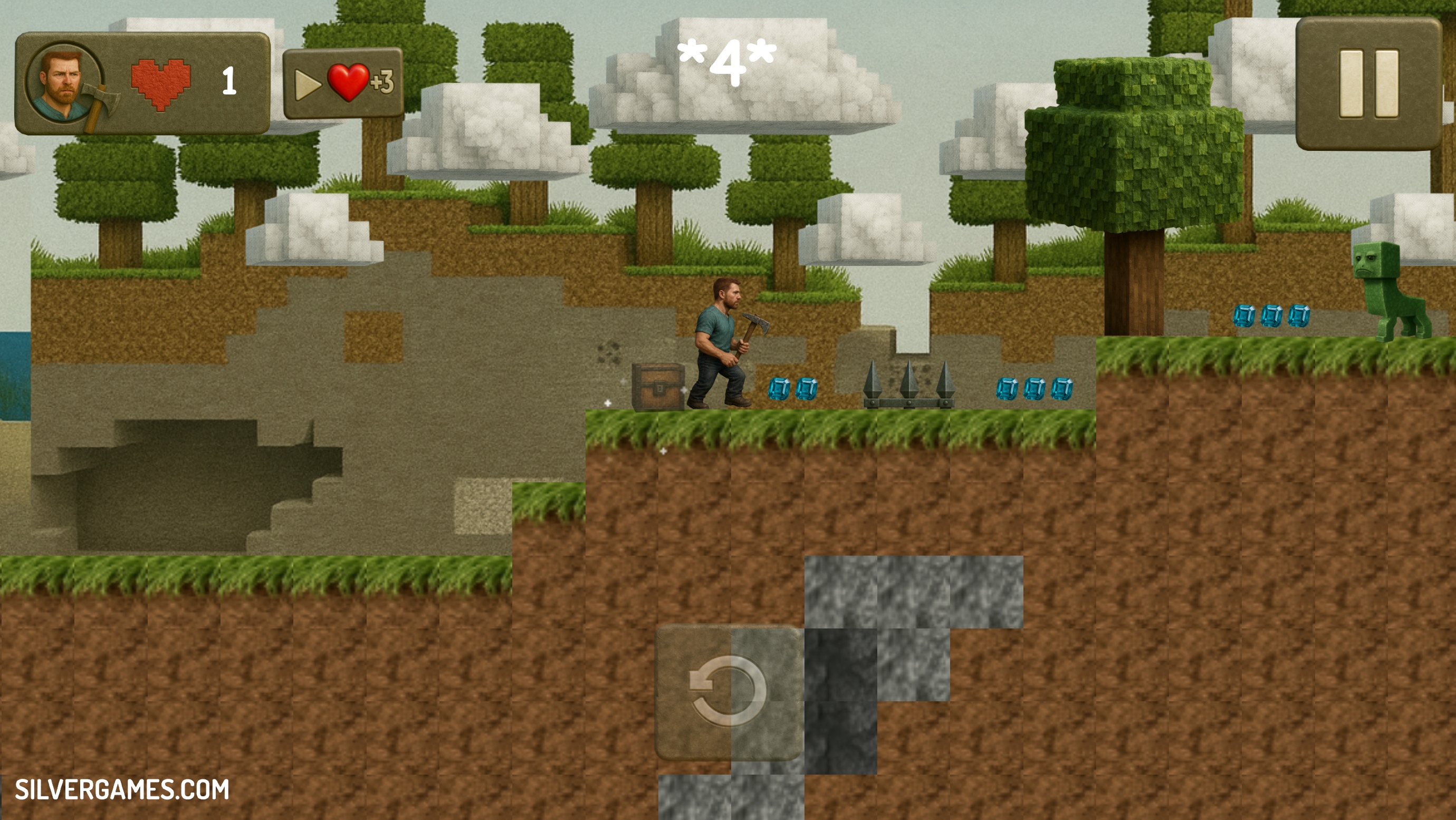Click the bearded character portrait
The width and height of the screenshot is (1456, 820).
click(x=63, y=81)
